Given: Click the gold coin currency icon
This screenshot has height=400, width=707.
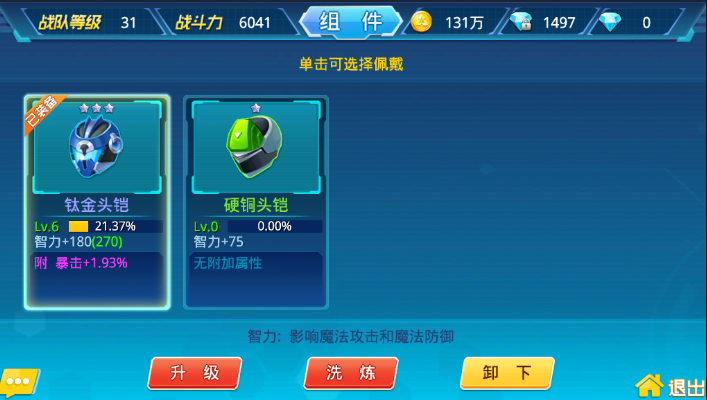Looking at the screenshot, I should (x=421, y=22).
